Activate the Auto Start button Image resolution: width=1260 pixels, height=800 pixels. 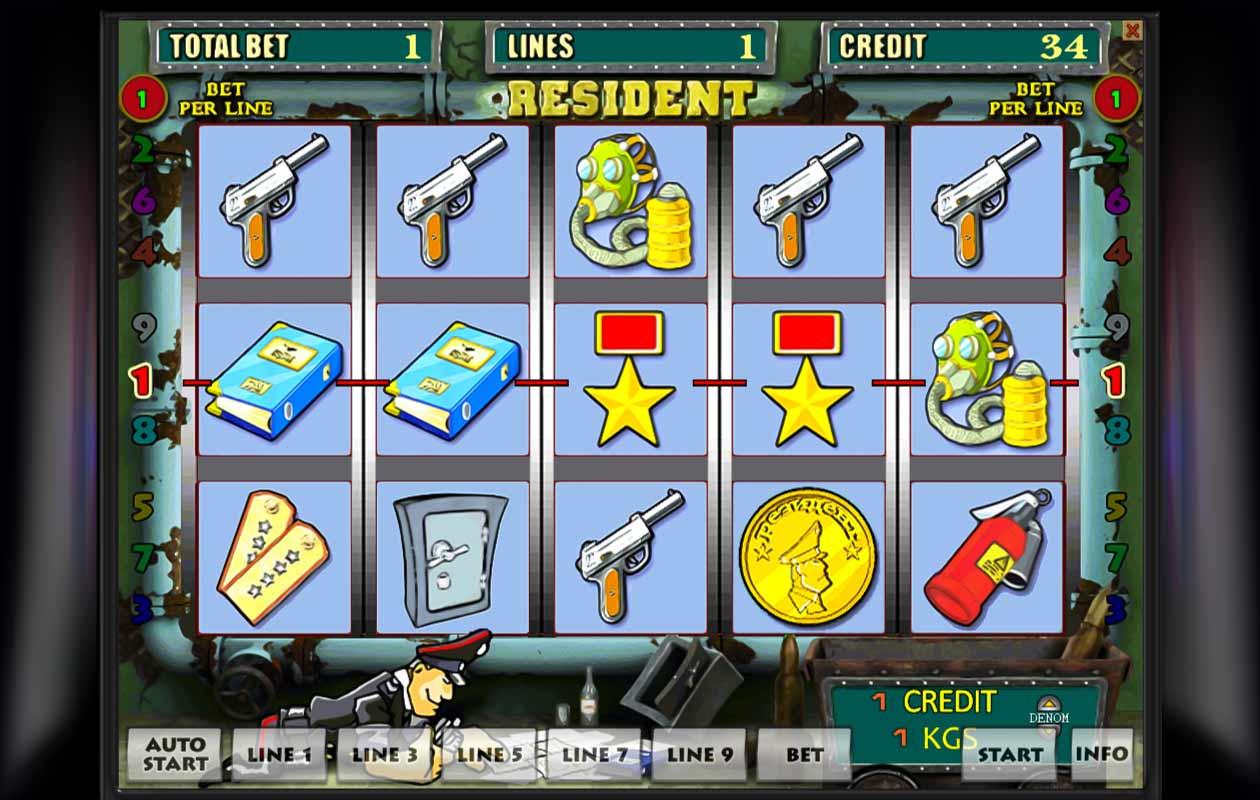coord(174,755)
